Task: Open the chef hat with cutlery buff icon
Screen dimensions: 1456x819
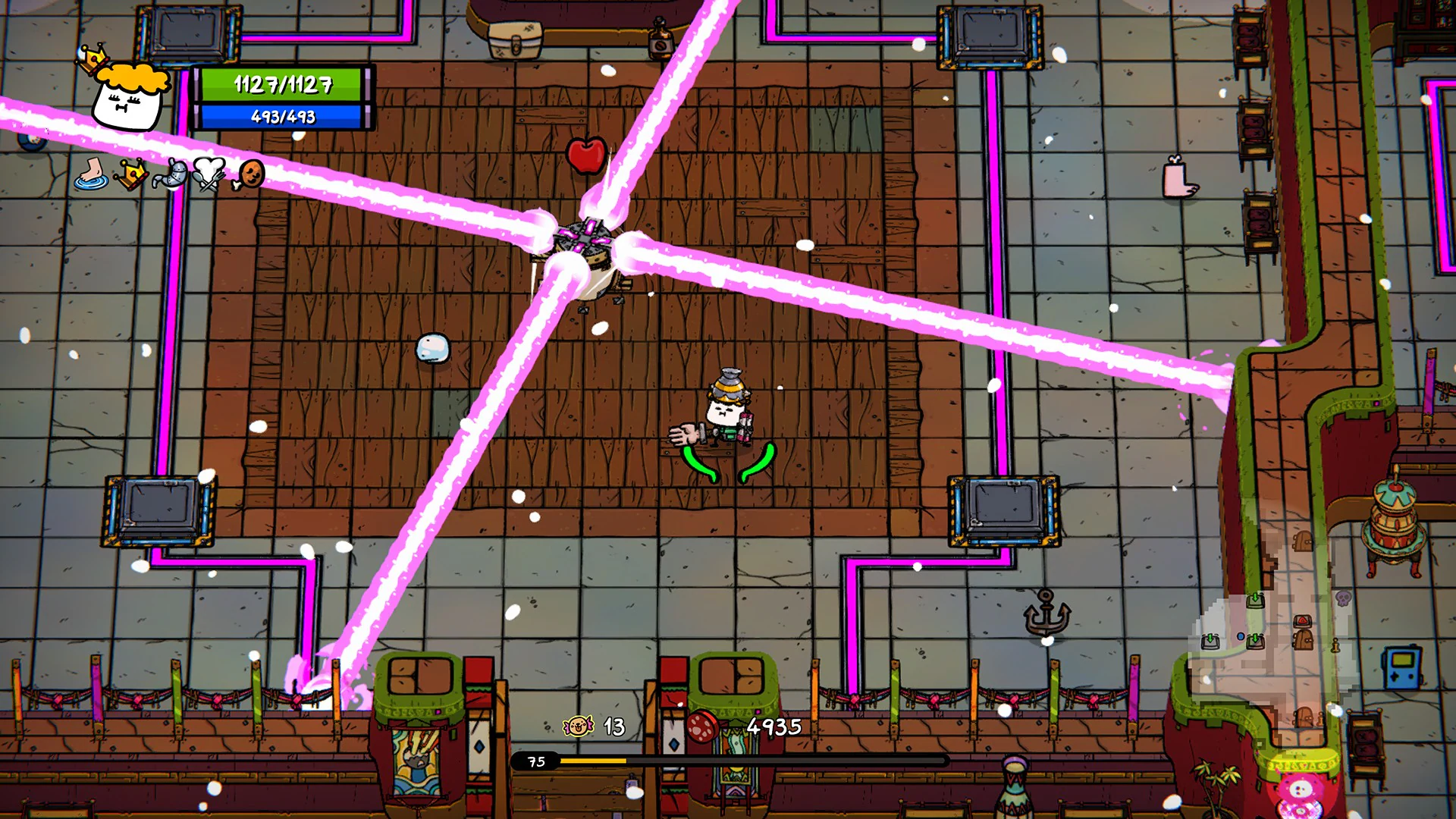Action: pyautogui.click(x=210, y=174)
